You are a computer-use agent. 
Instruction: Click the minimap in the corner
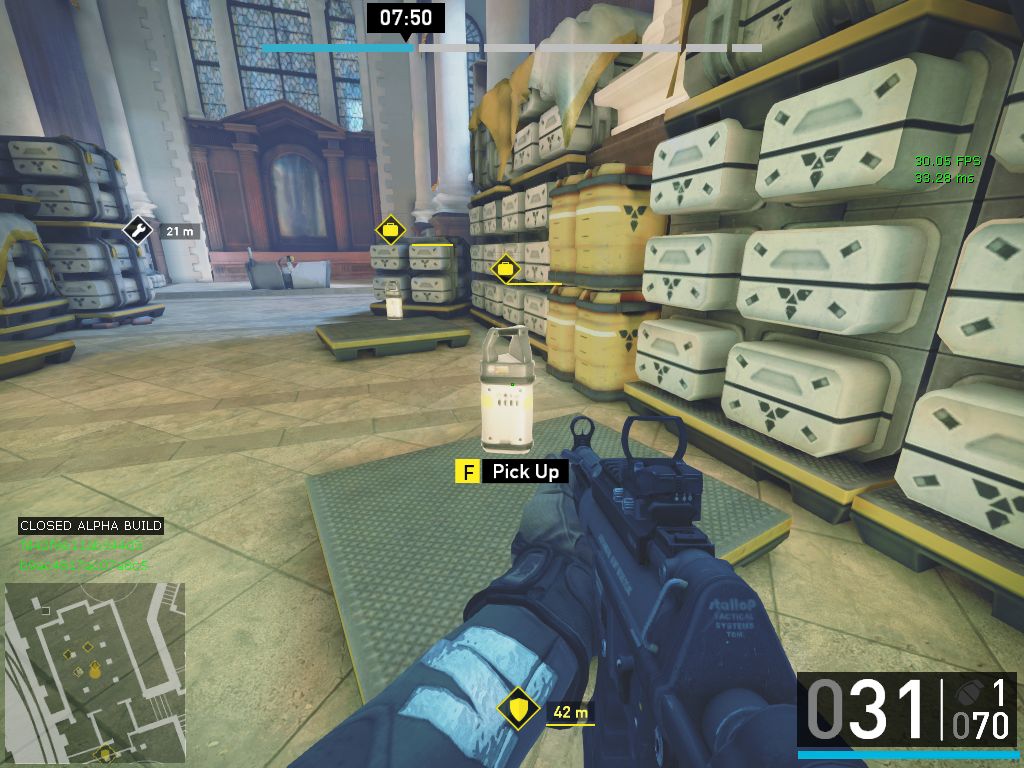coord(95,673)
